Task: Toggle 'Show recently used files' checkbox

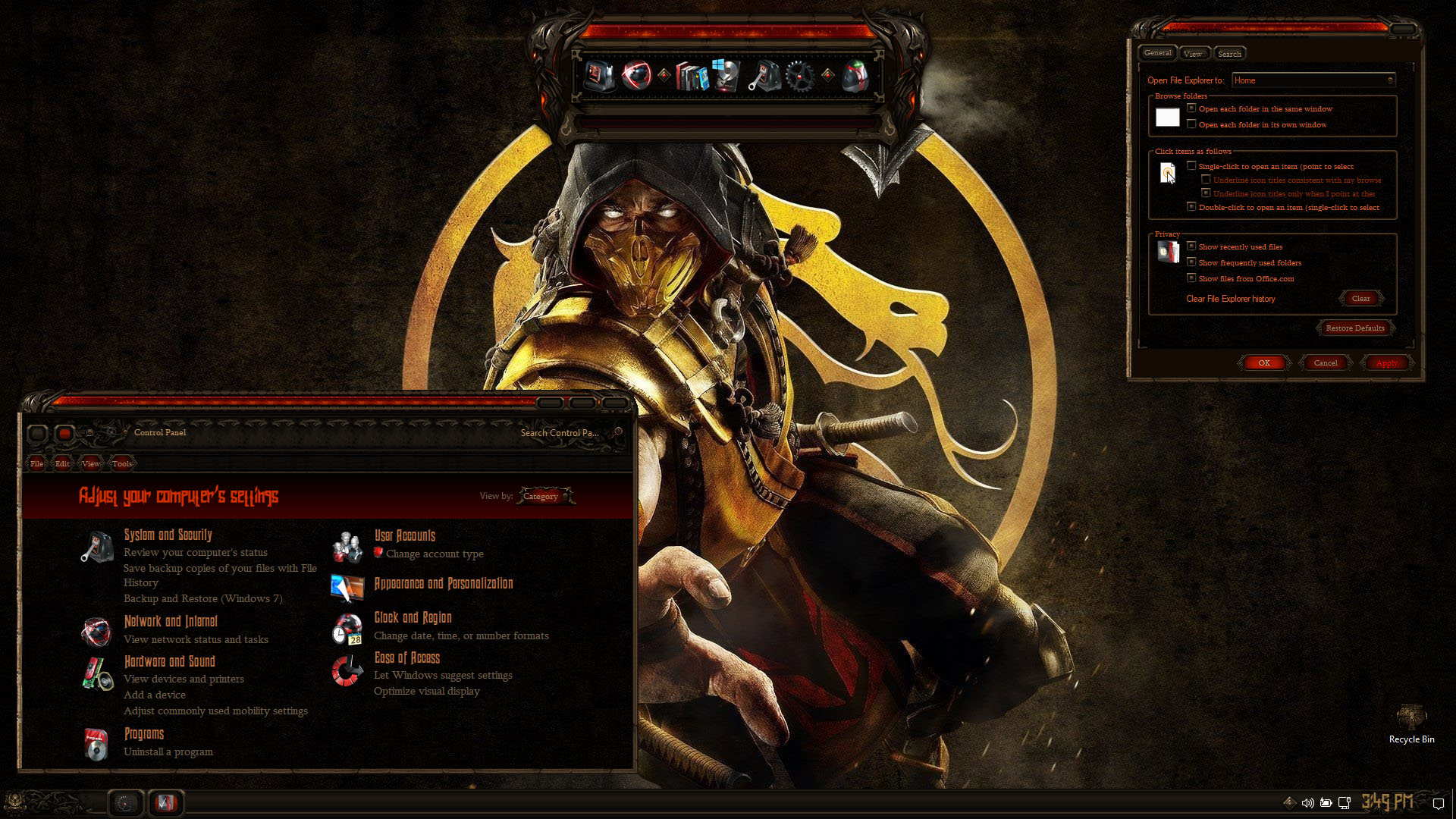Action: coord(1192,246)
